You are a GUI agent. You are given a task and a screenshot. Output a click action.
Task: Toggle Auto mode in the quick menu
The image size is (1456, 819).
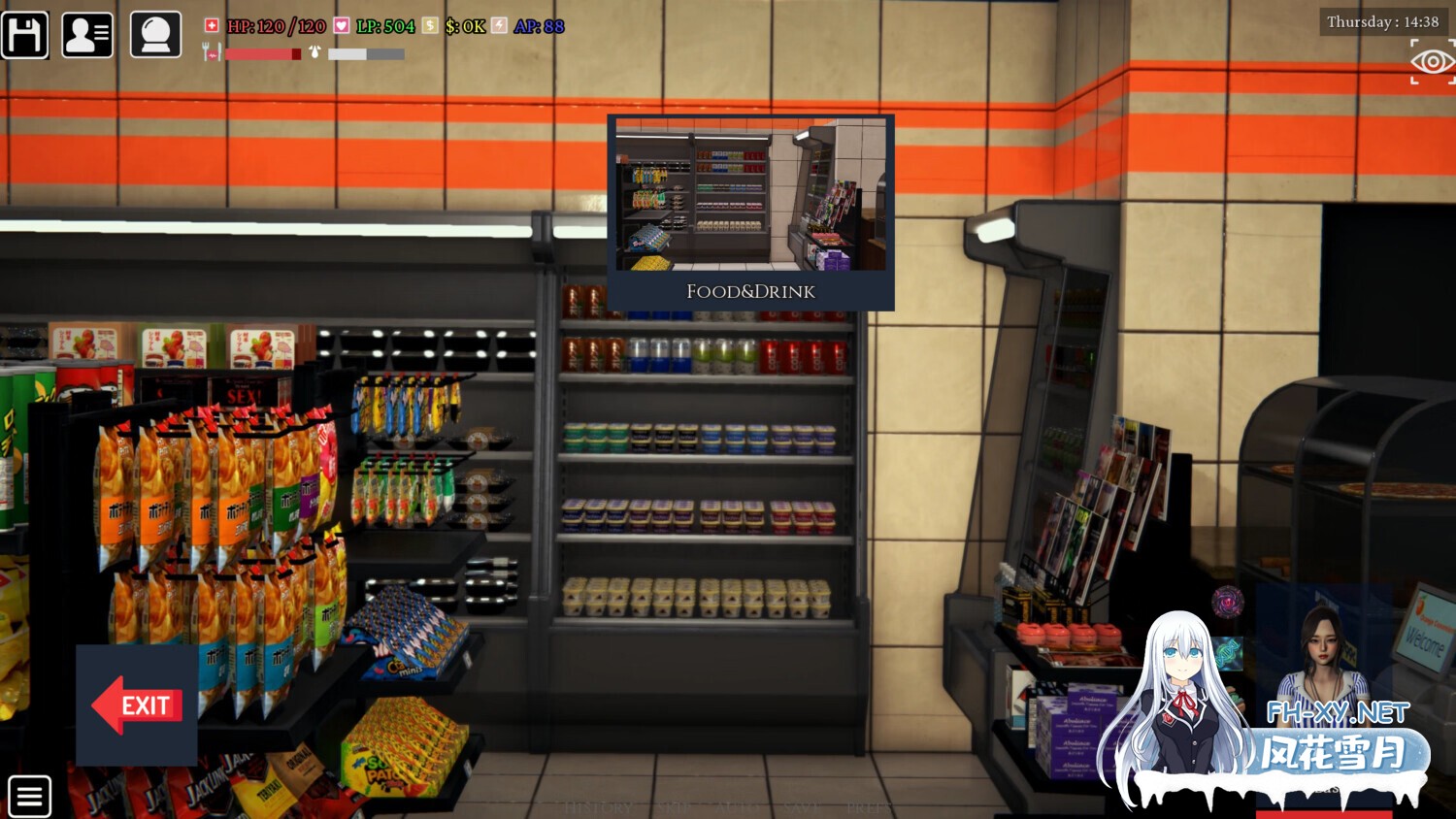735,807
